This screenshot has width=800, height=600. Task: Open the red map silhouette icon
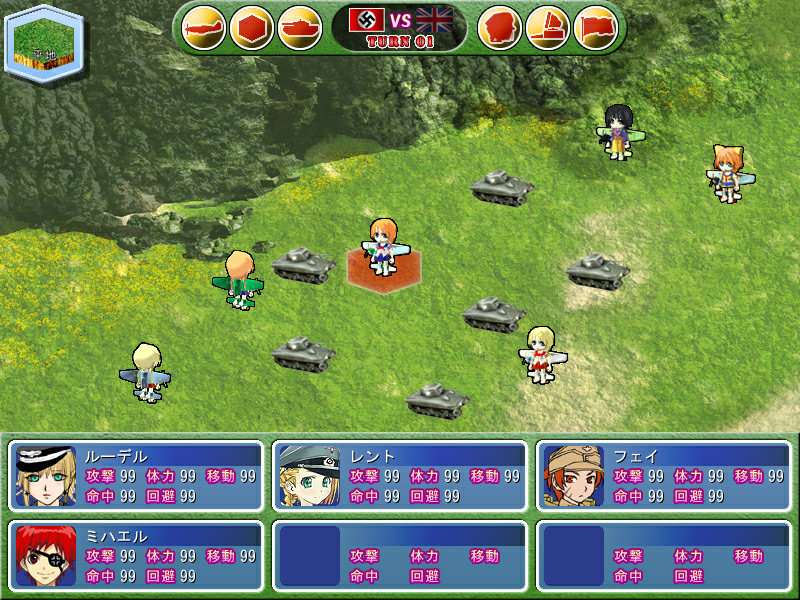(500, 27)
